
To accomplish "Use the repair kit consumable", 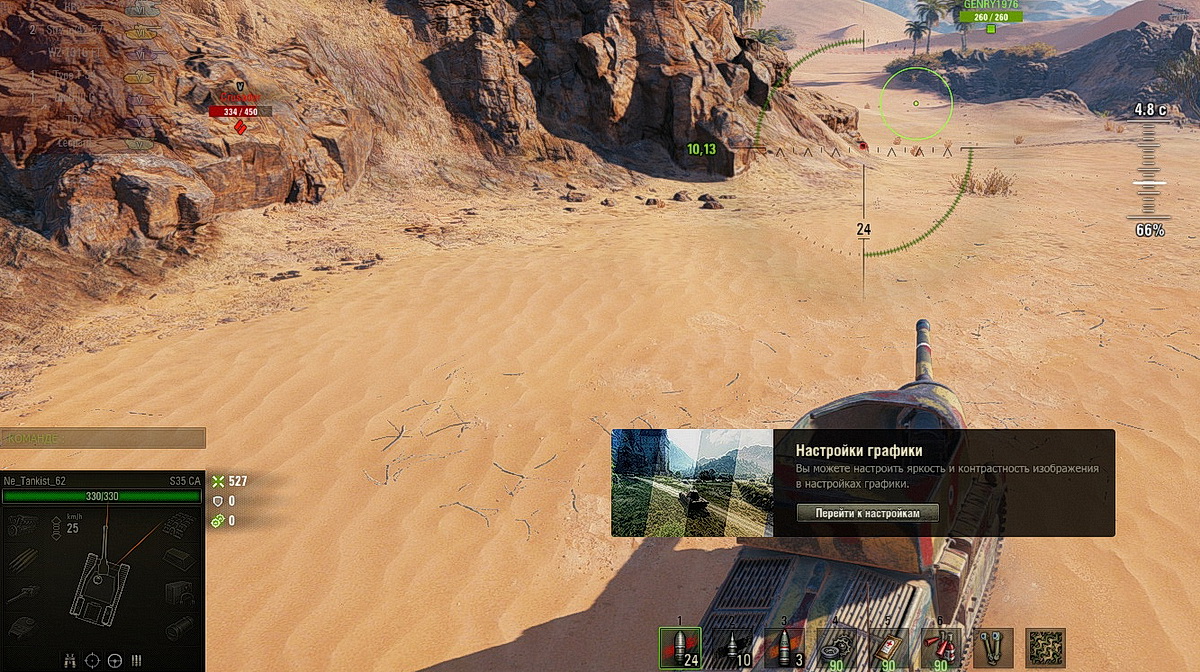I will [836, 648].
